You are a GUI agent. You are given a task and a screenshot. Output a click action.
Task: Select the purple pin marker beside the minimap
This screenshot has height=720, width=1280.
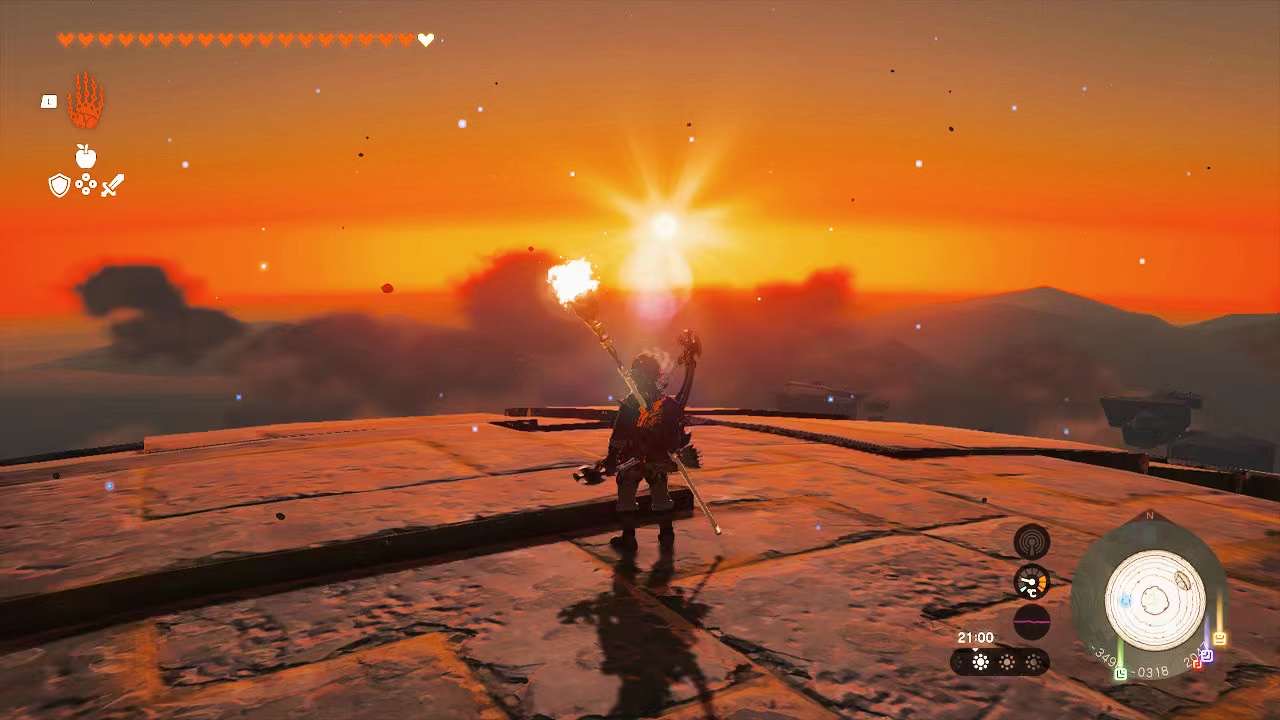pyautogui.click(x=1206, y=655)
